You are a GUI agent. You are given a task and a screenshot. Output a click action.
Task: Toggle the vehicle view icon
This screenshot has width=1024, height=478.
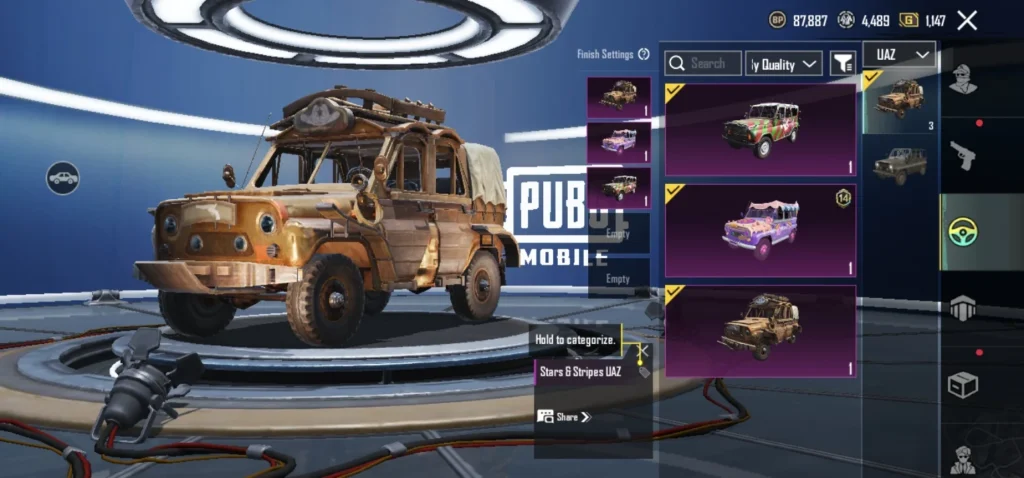click(63, 178)
